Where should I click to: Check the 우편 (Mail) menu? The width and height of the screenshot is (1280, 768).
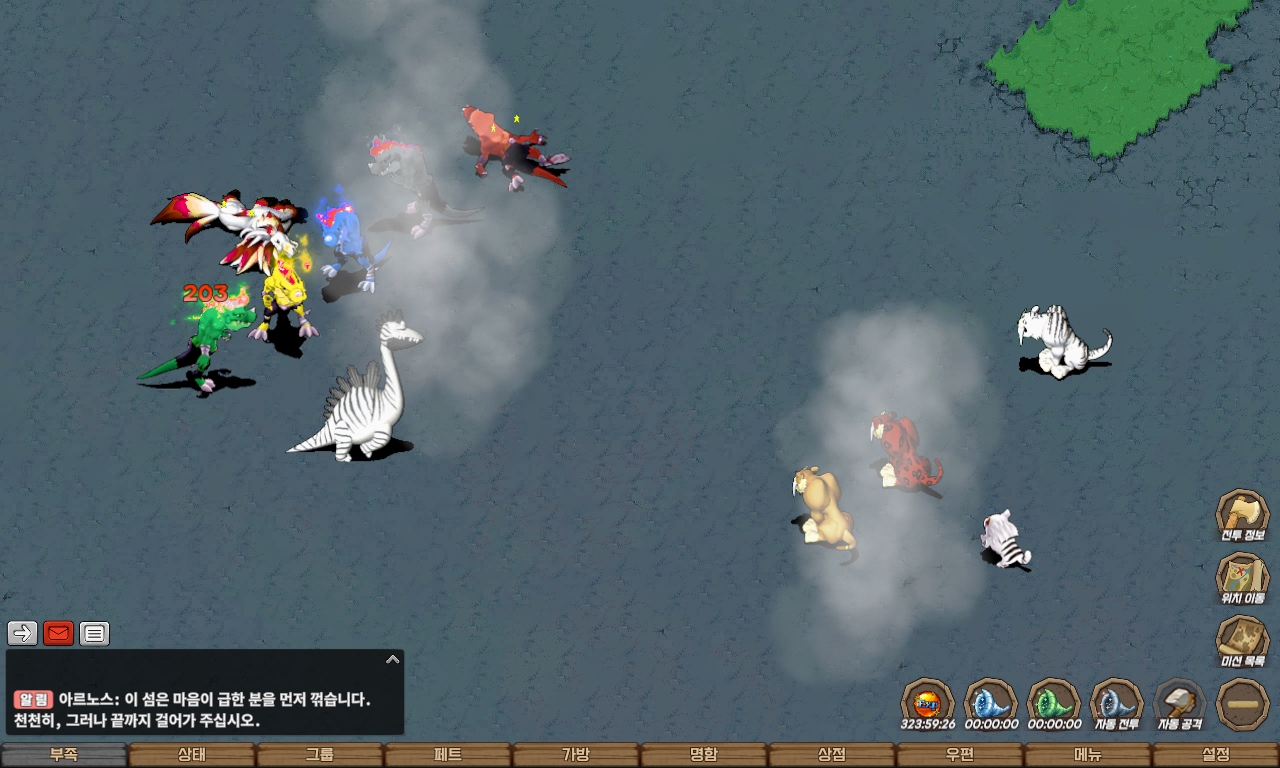tap(960, 755)
